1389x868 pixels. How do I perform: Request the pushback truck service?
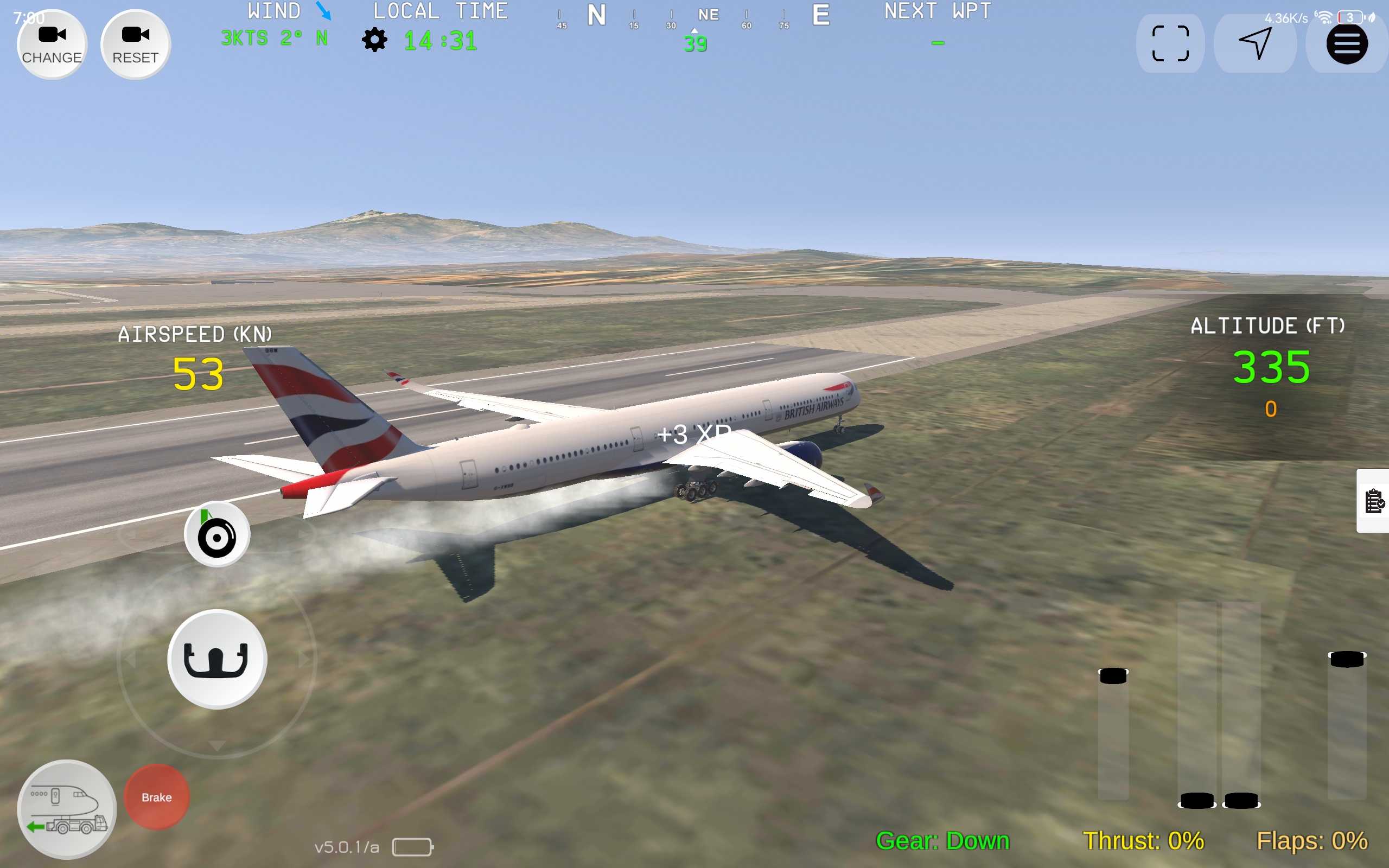tap(67, 809)
